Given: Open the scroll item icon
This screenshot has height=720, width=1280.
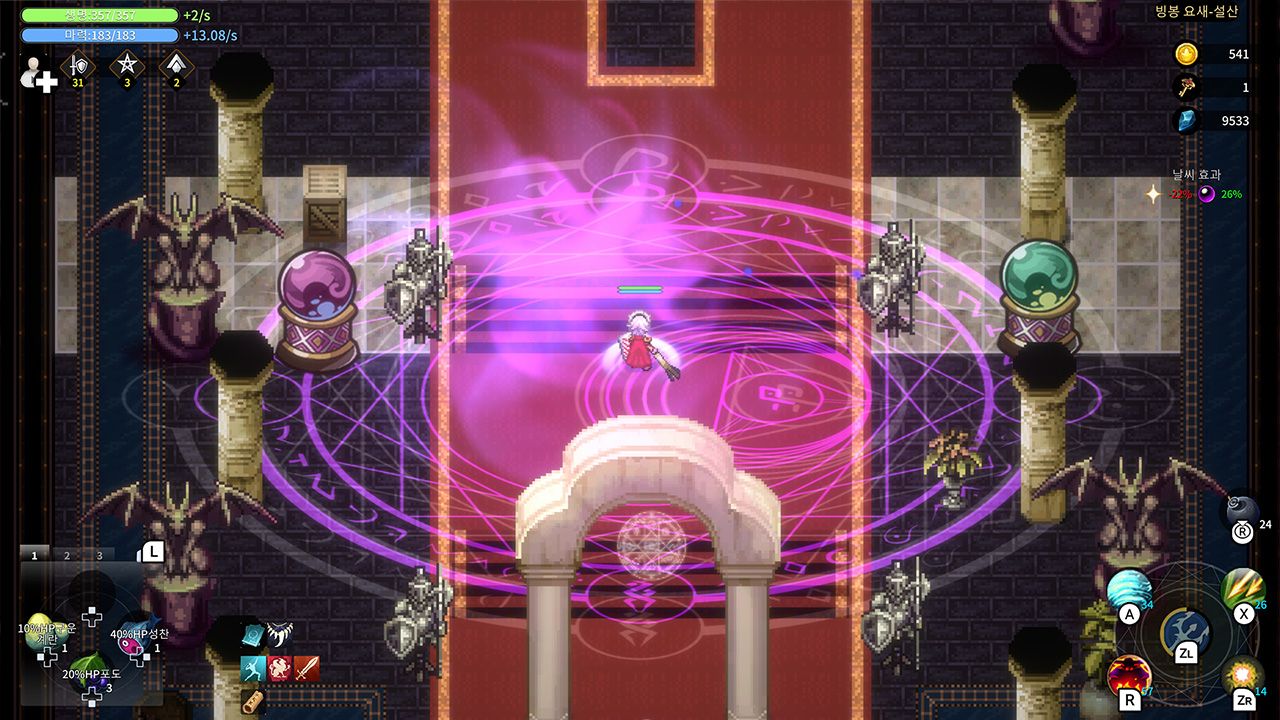Looking at the screenshot, I should 251,700.
